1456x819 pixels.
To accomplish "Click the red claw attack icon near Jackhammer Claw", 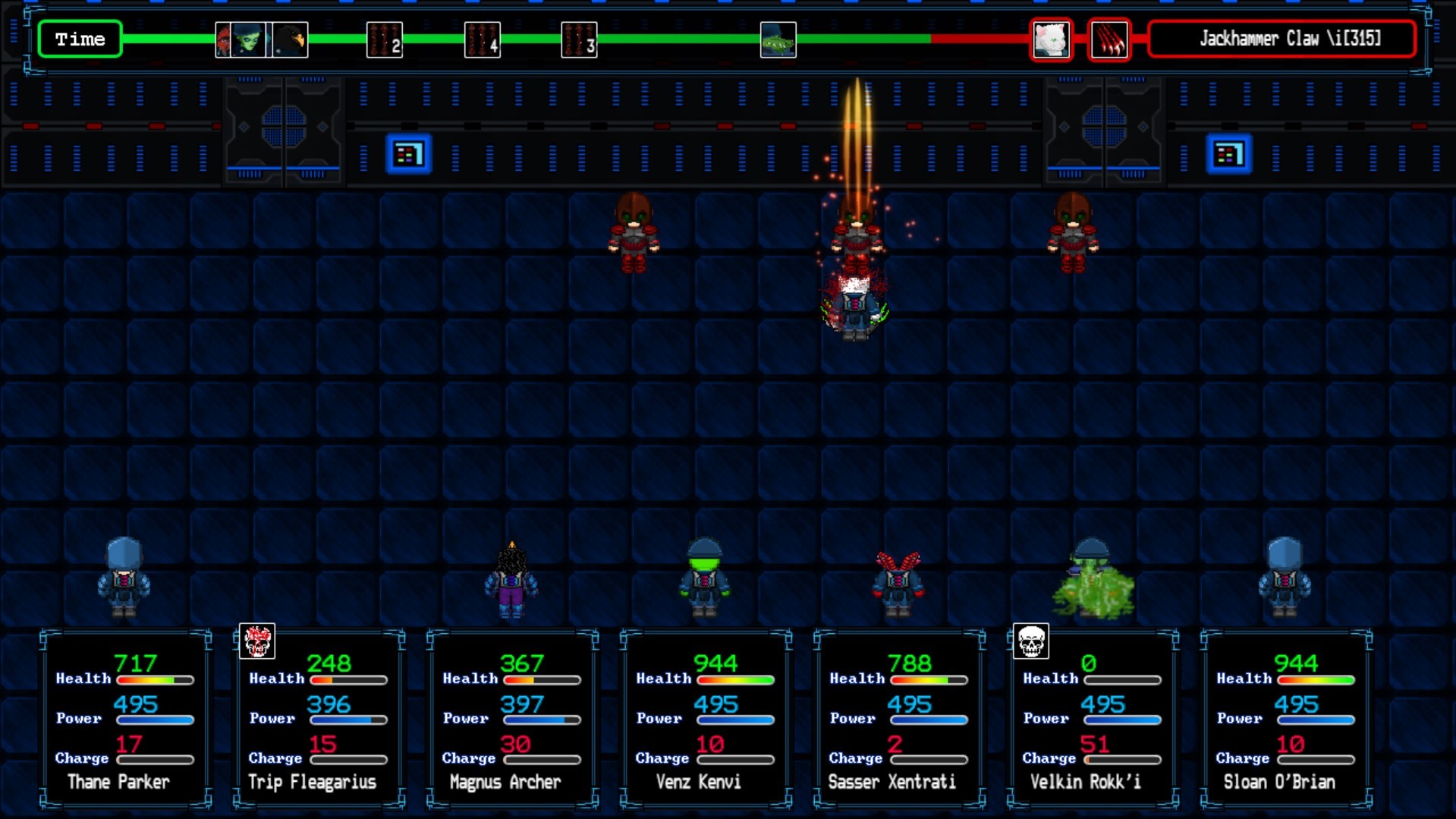I will pyautogui.click(x=1109, y=39).
